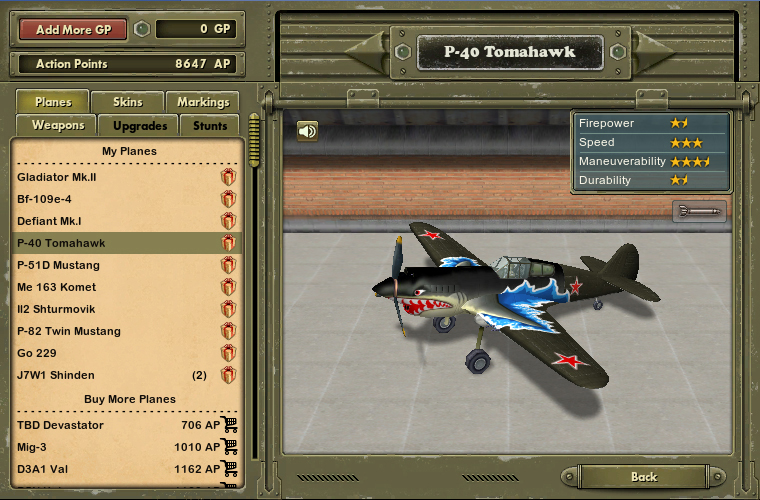The height and width of the screenshot is (500, 760).
Task: Purchase the Mig-3 via cart icon
Action: click(x=230, y=447)
